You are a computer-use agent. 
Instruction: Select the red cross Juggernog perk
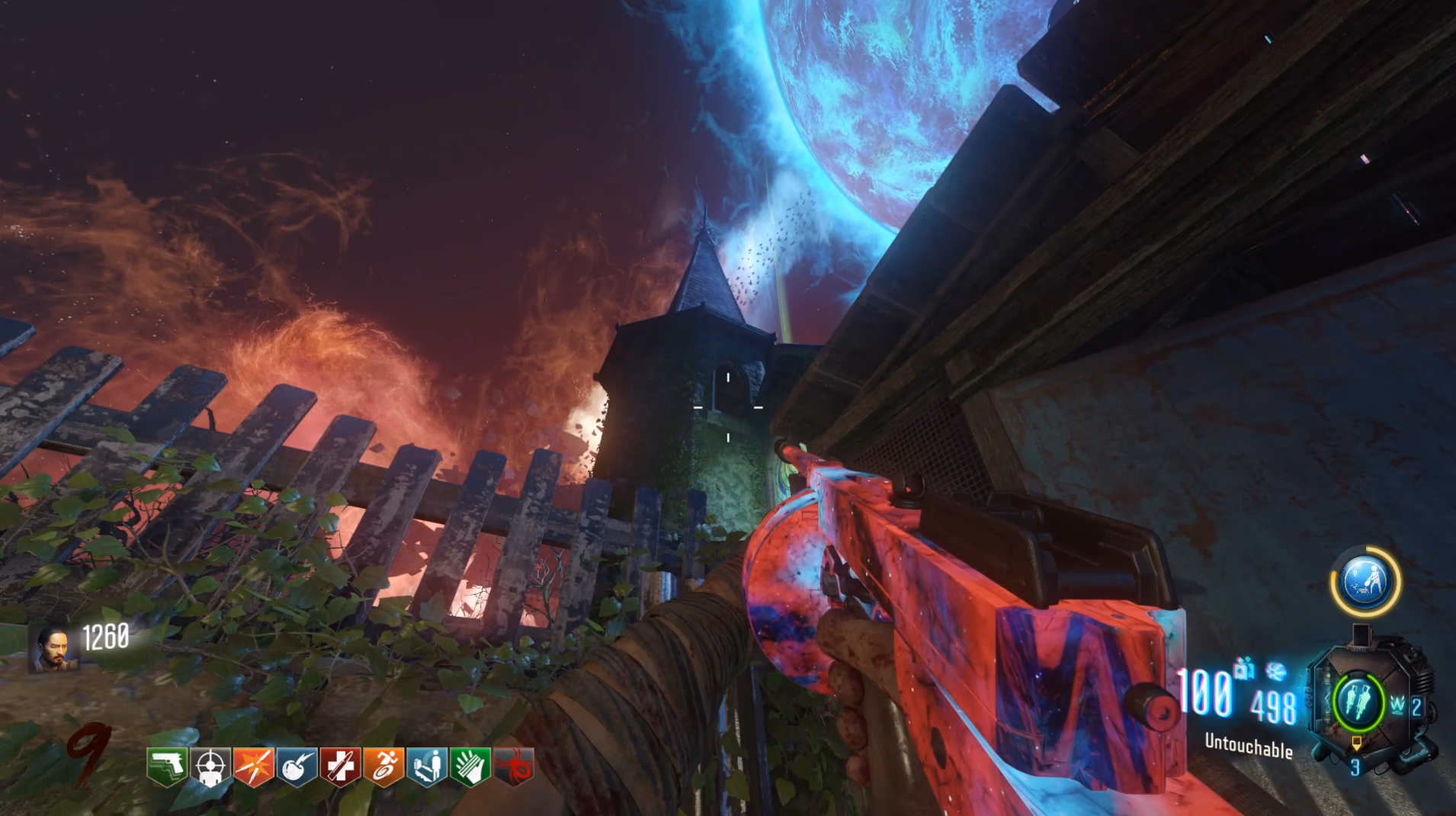click(340, 767)
